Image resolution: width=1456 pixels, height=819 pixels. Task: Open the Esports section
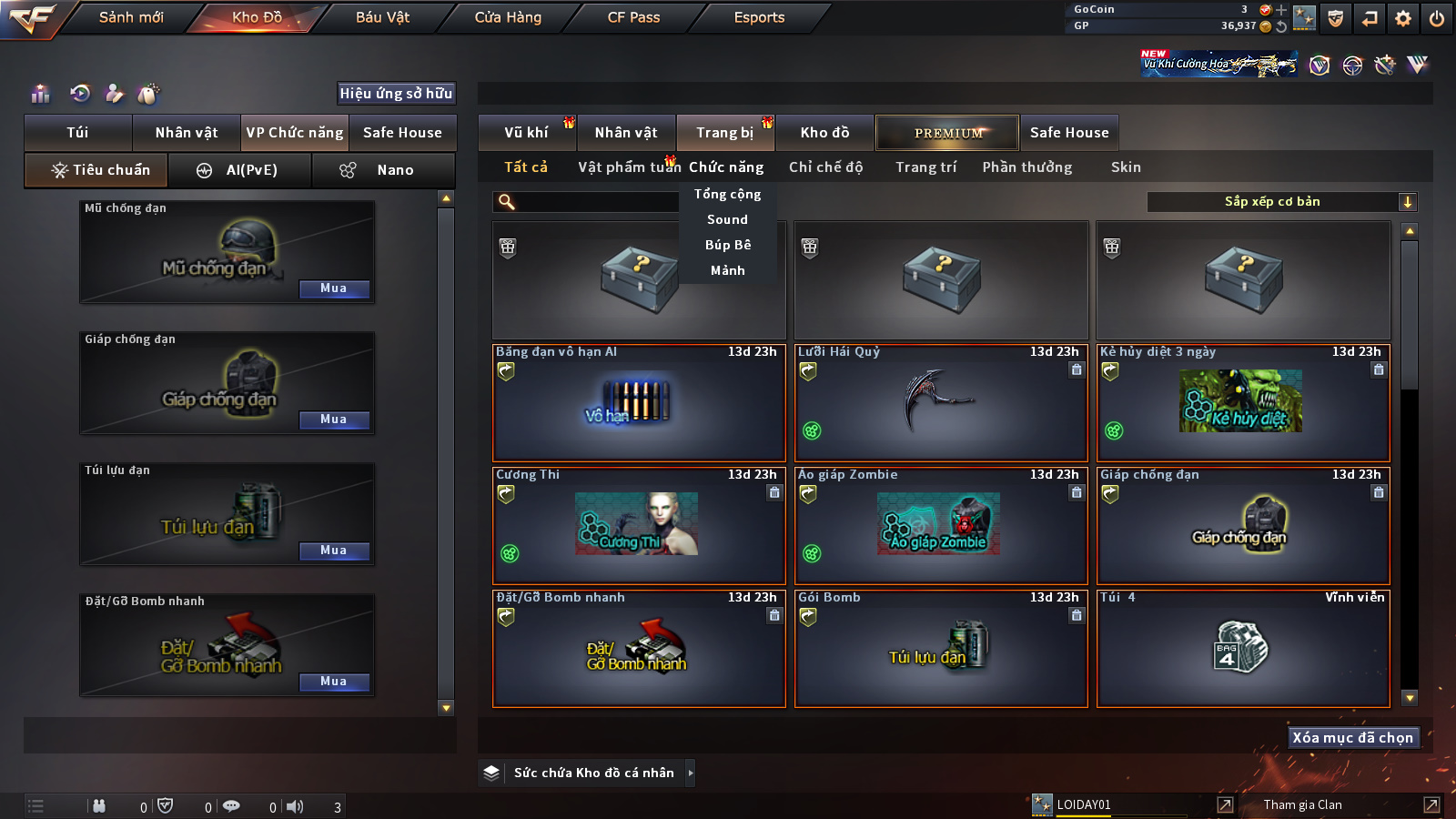(x=759, y=17)
